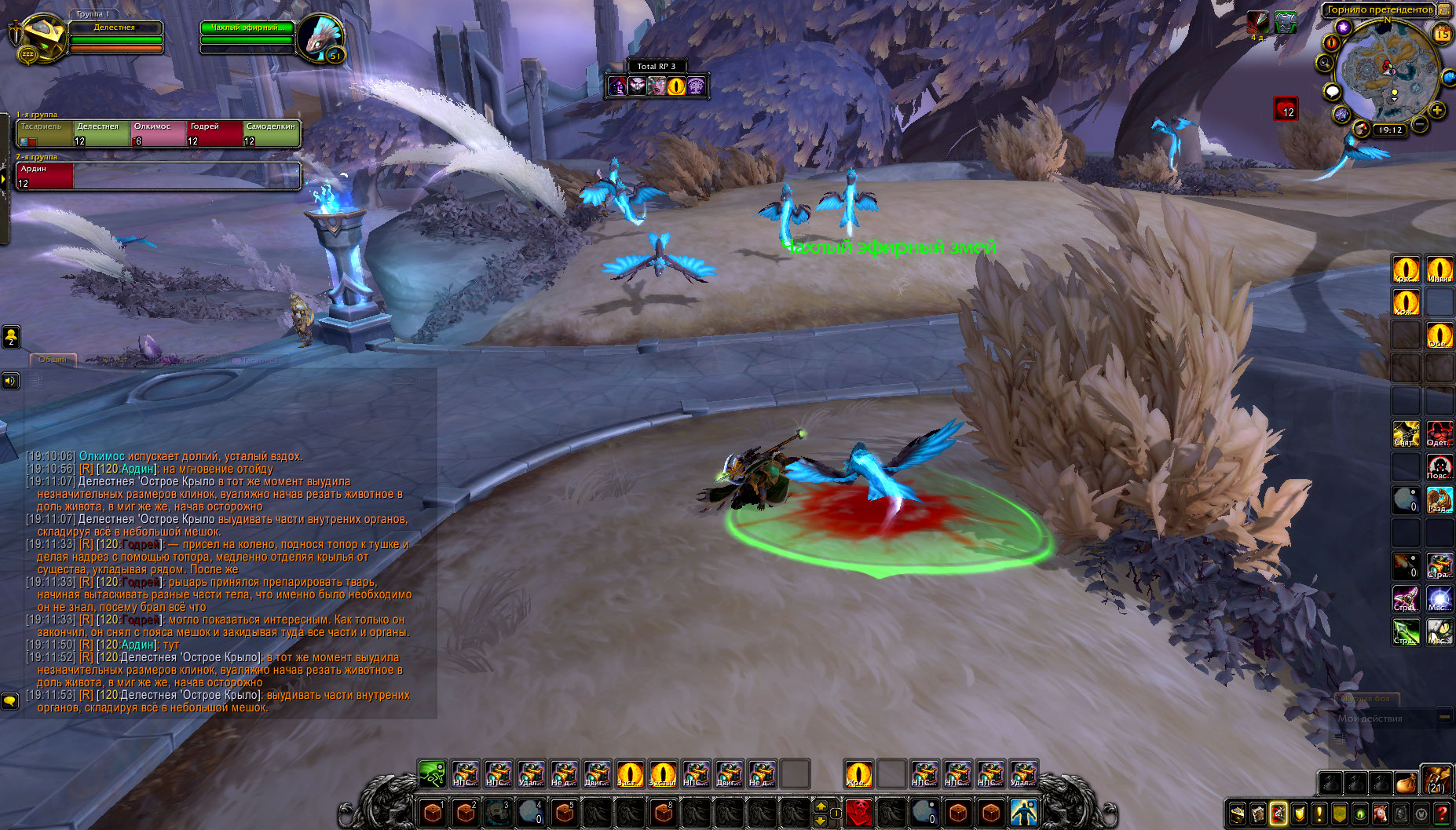The image size is (1456, 830).
Task: Toggle the chat speaker sound button
Action: click(10, 381)
